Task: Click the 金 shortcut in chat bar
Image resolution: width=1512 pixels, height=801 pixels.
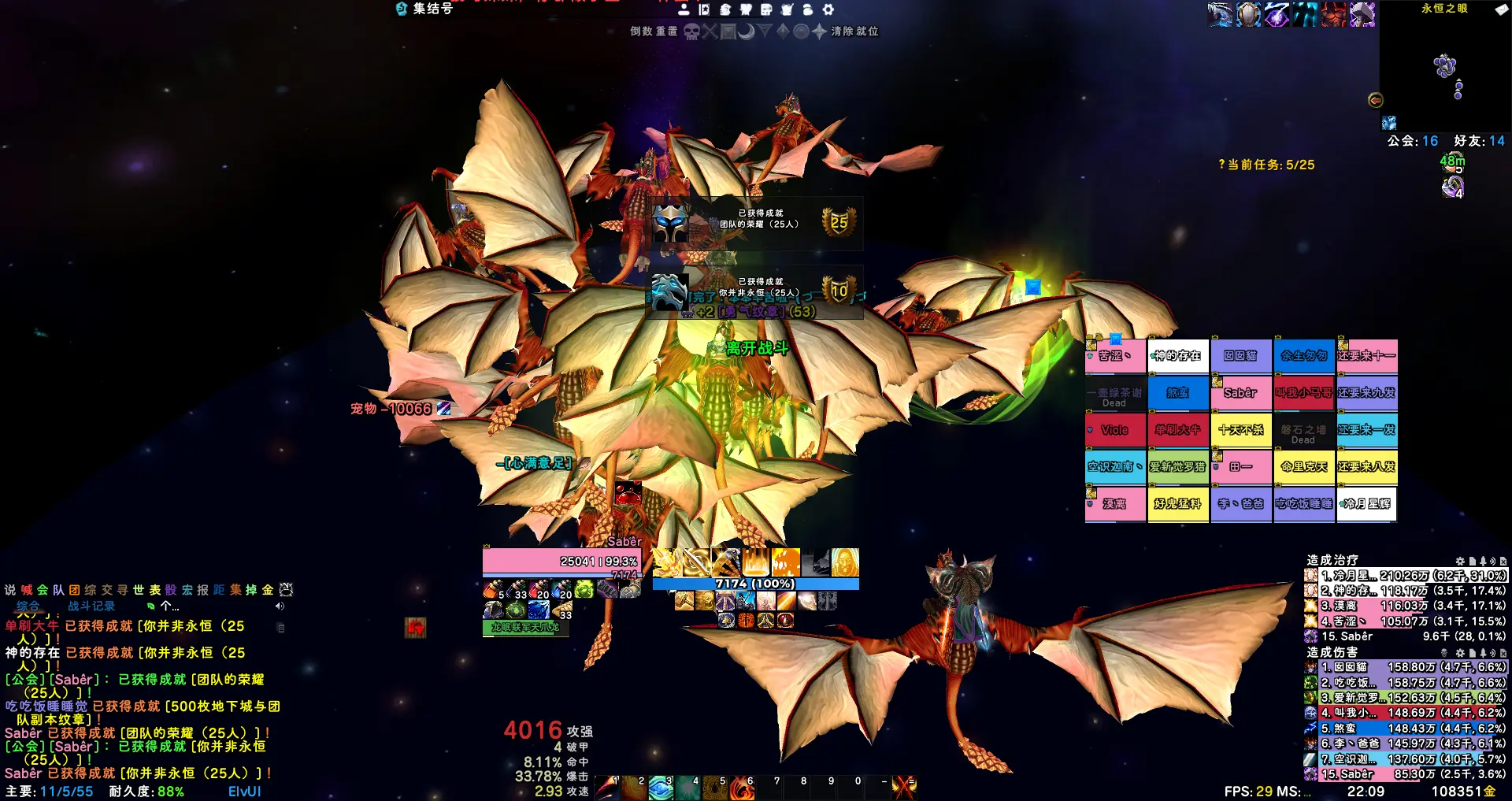Action: [x=268, y=590]
